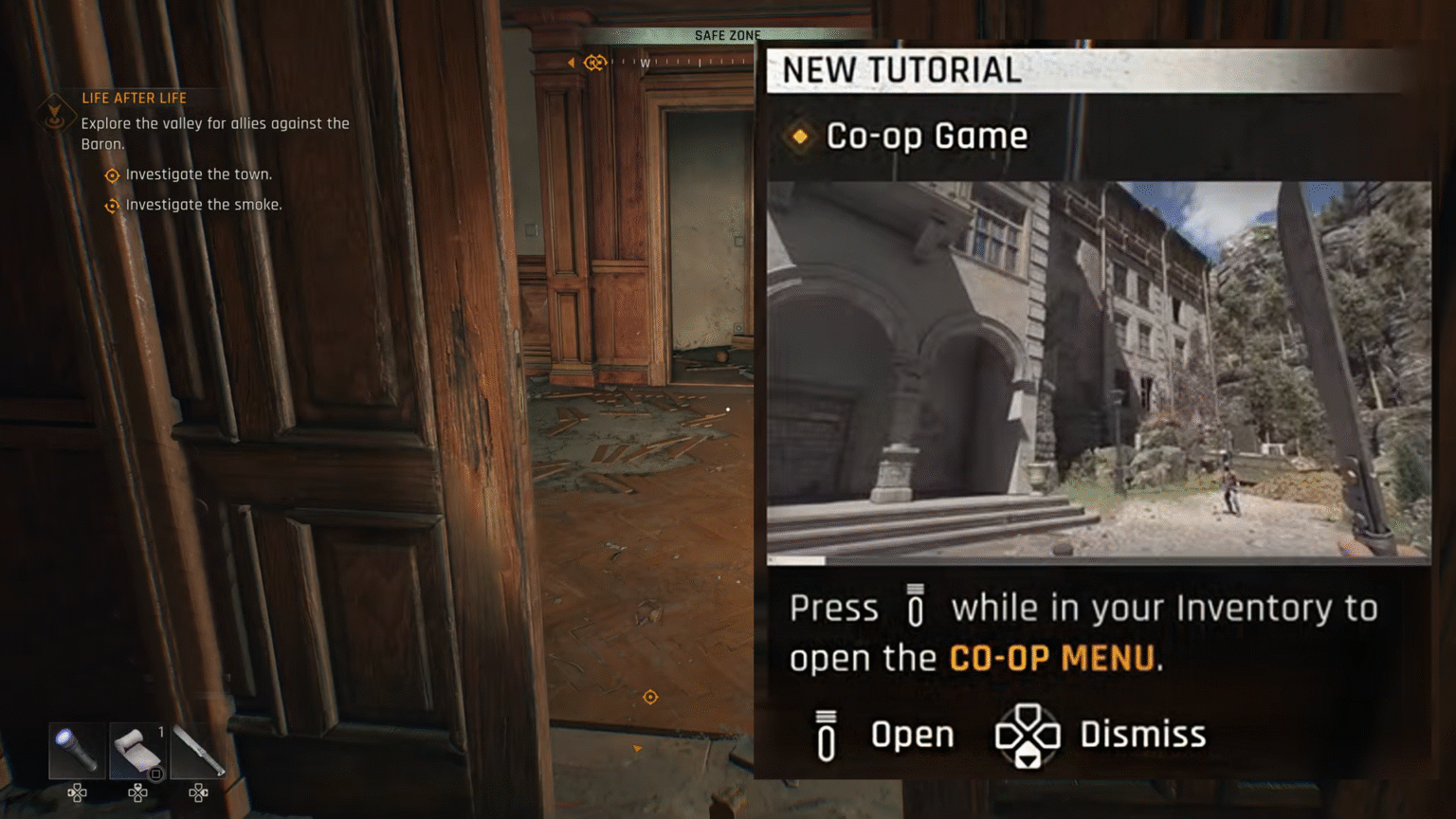Select the knife quick-slot icon
1456x819 pixels.
pyautogui.click(x=198, y=751)
